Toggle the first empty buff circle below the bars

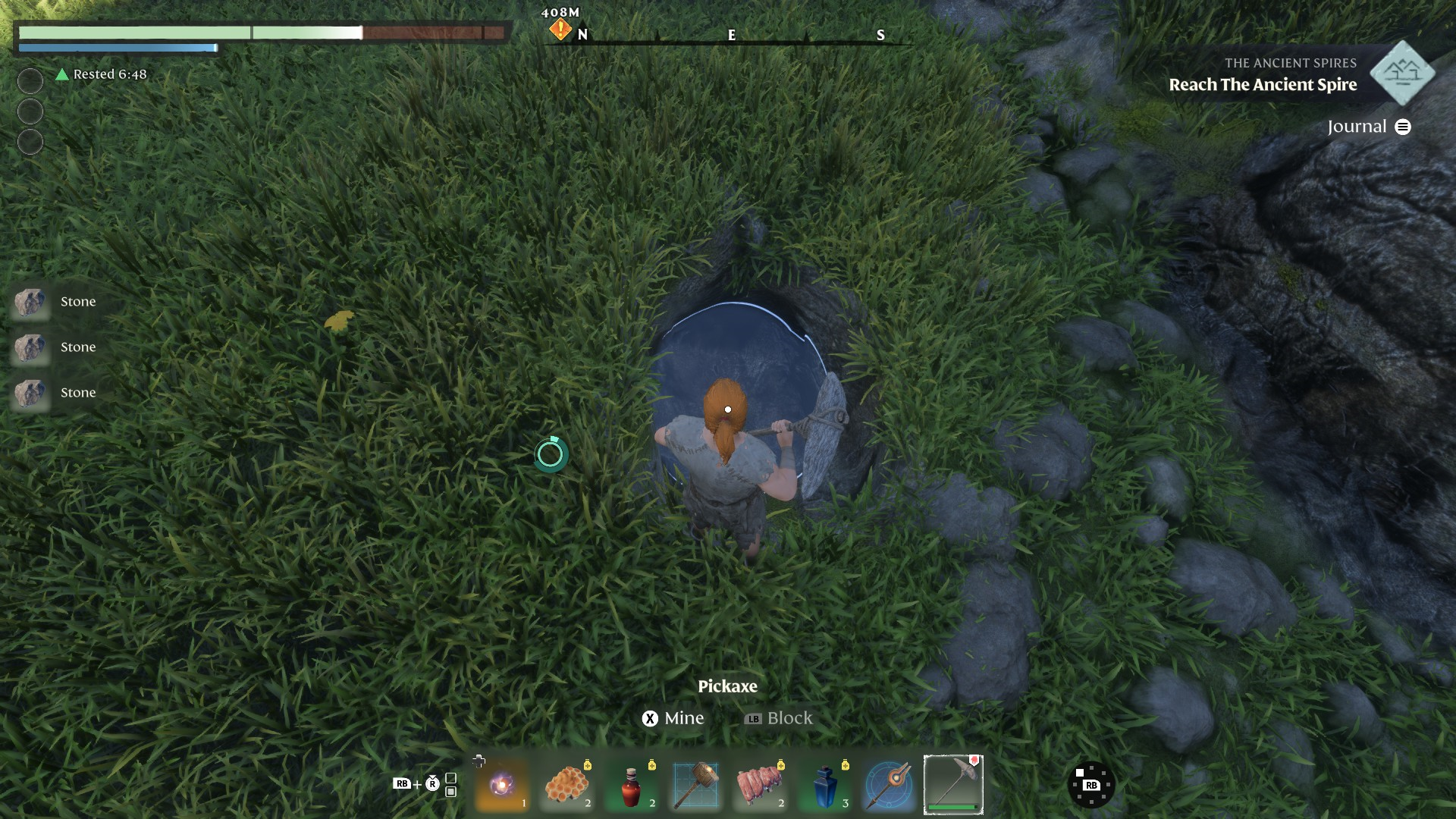(x=30, y=80)
